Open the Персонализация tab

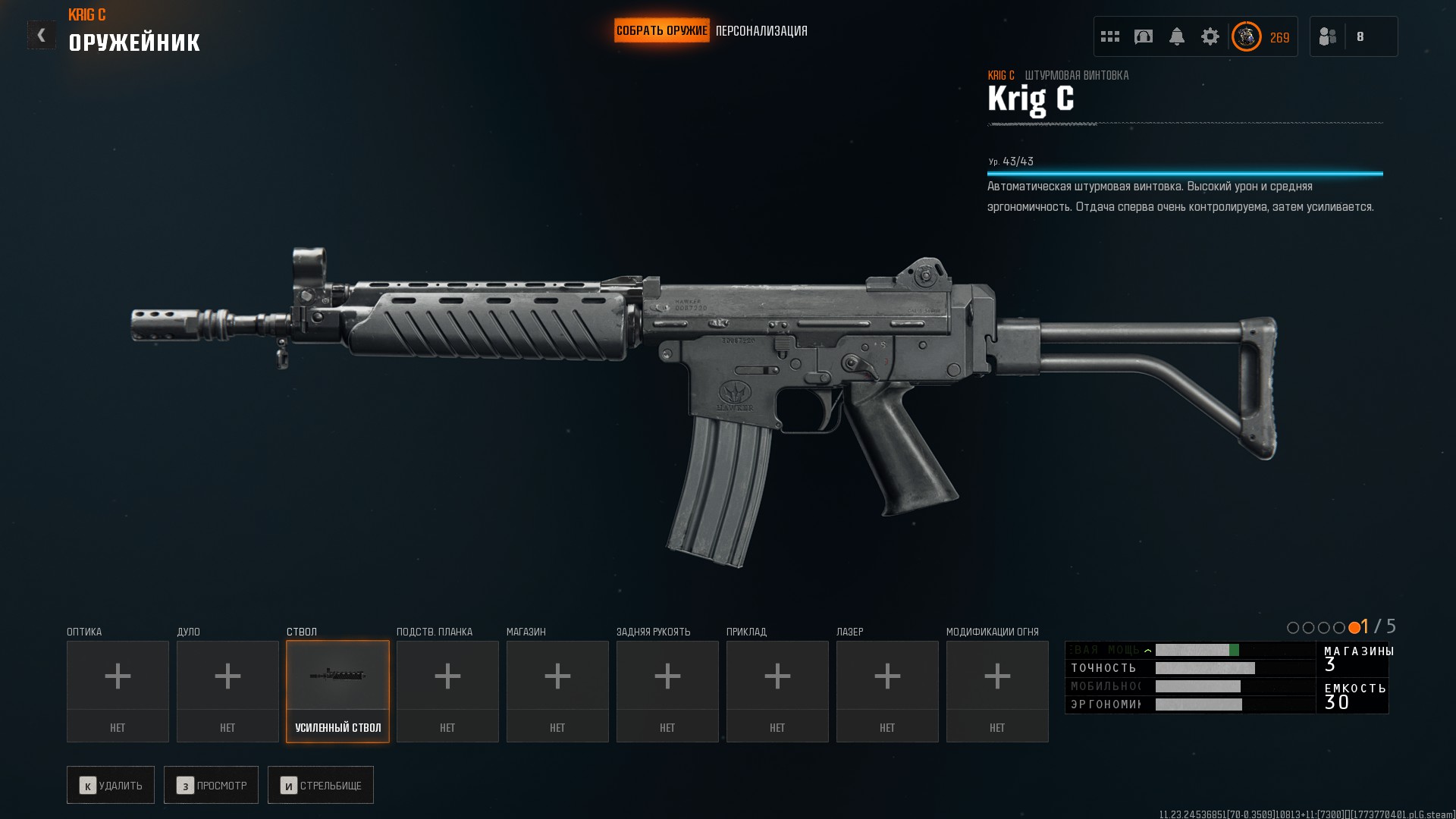761,31
